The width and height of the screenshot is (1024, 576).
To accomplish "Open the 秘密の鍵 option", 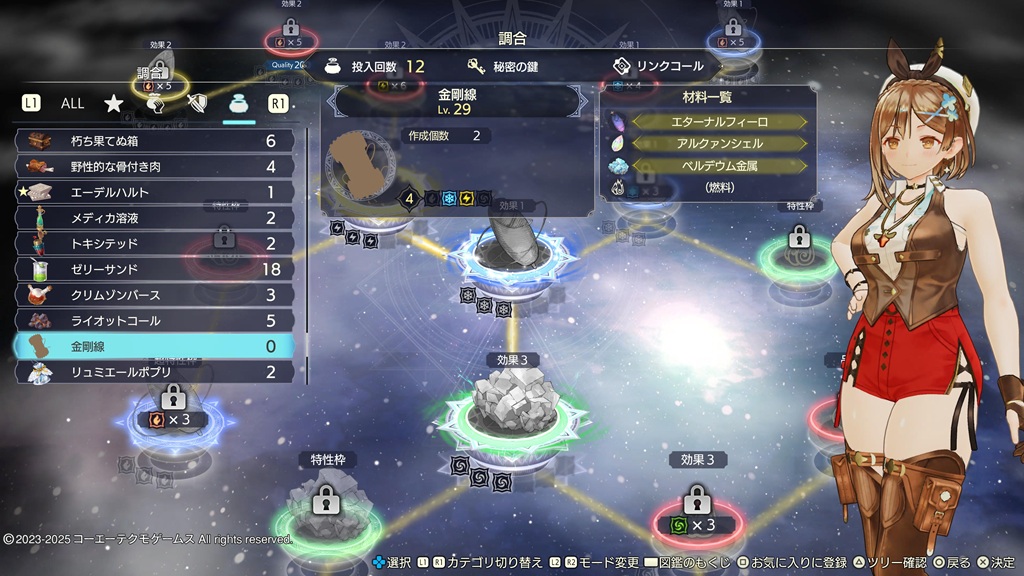I will pos(516,67).
